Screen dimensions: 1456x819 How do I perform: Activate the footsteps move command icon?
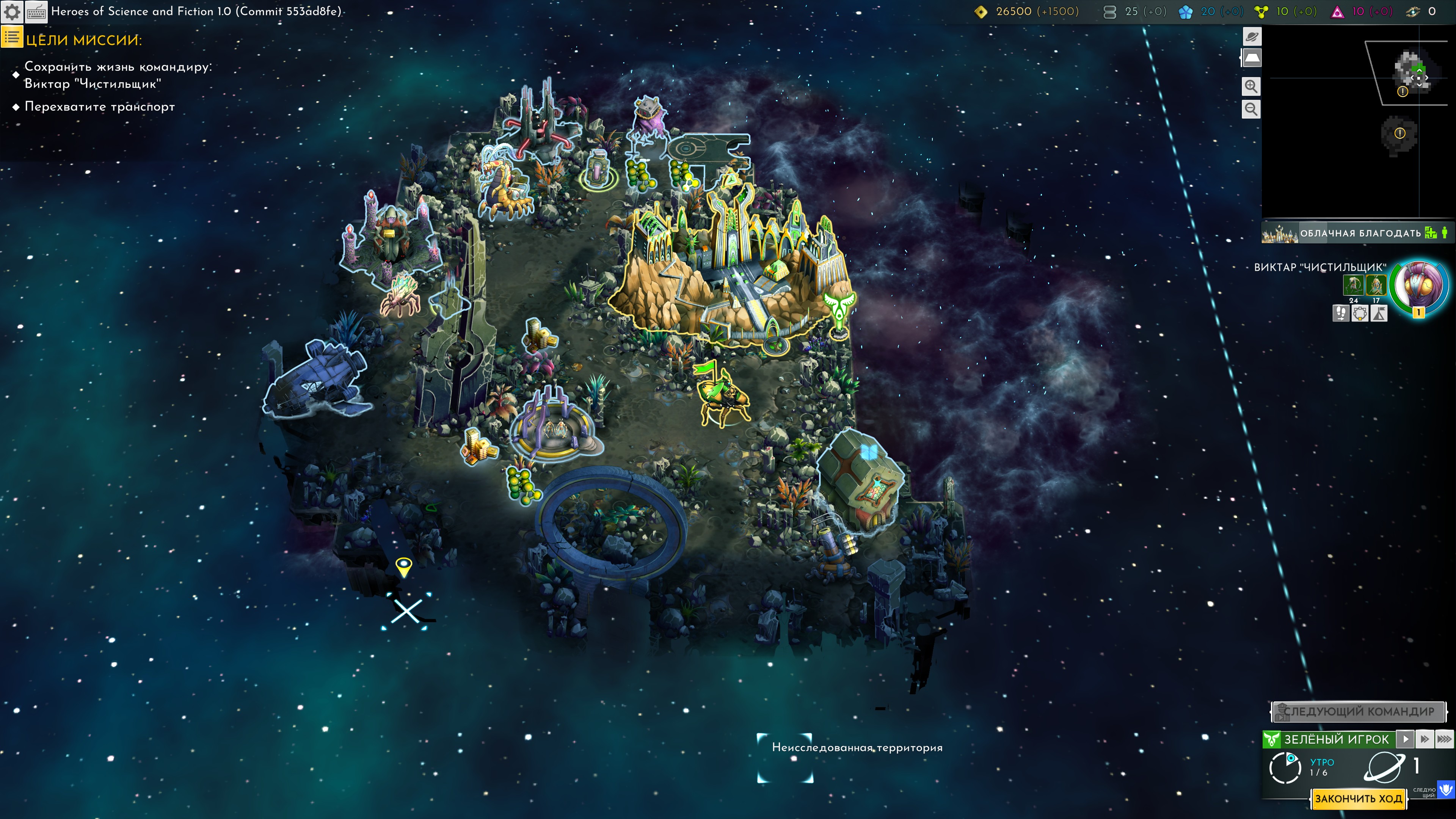(x=1341, y=313)
